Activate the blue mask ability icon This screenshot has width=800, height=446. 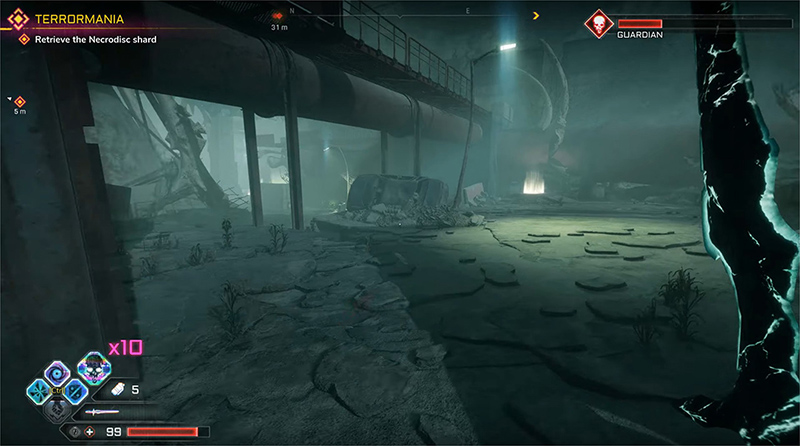point(73,391)
